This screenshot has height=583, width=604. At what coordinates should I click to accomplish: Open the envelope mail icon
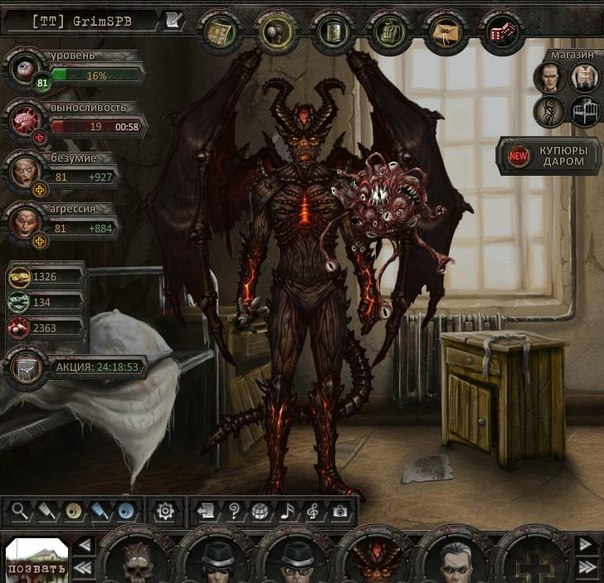(440, 32)
